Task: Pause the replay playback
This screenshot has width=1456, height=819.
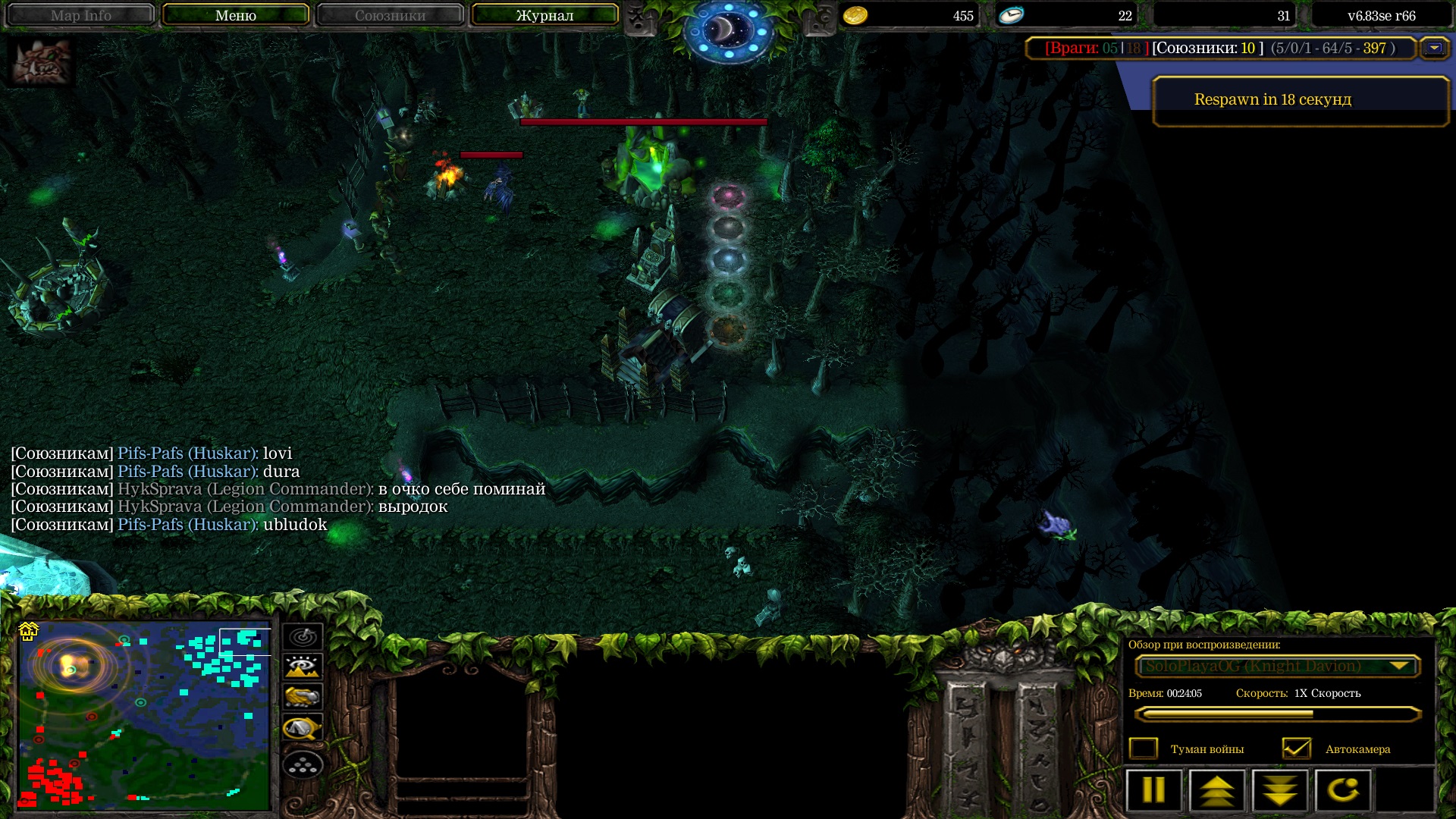Action: 1153,790
